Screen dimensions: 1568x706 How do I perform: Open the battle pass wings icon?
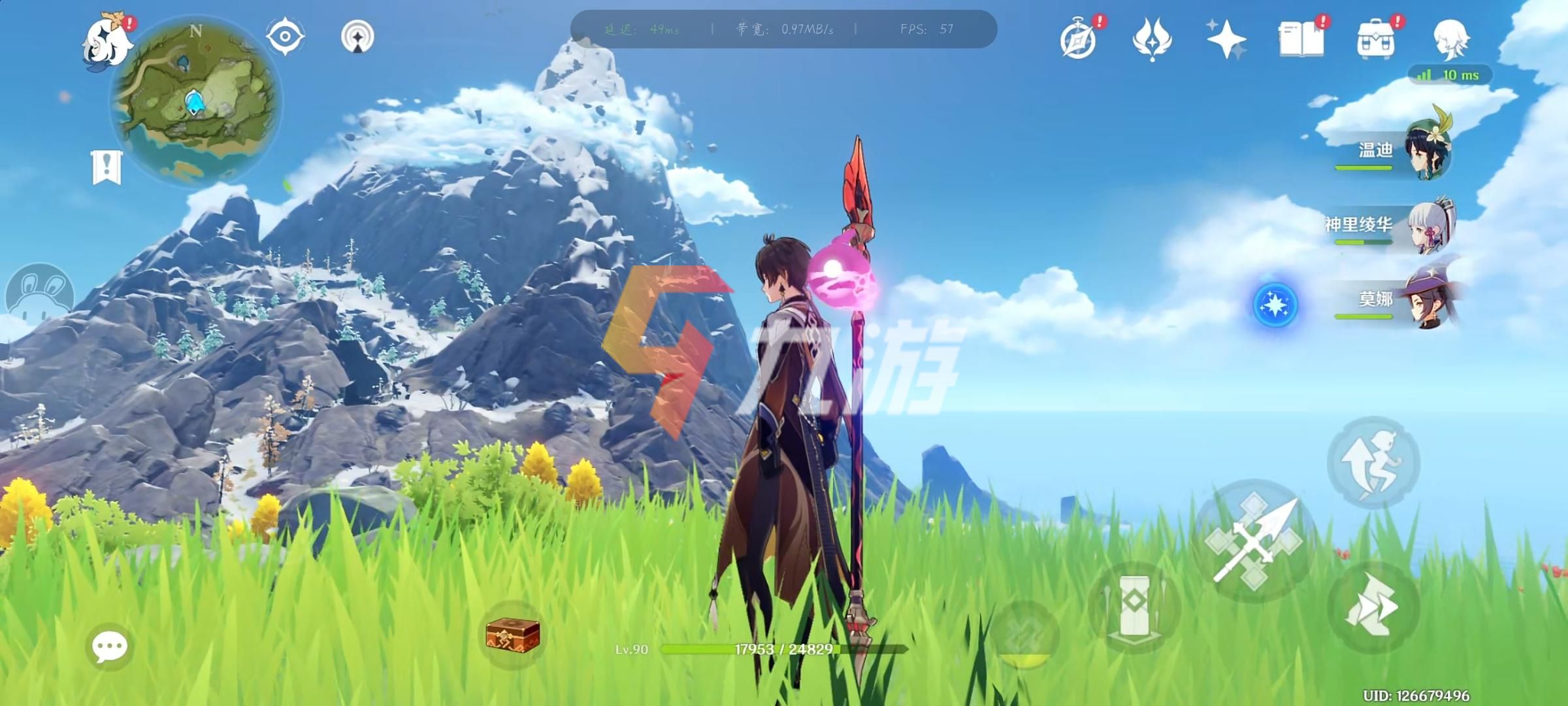tap(1152, 40)
